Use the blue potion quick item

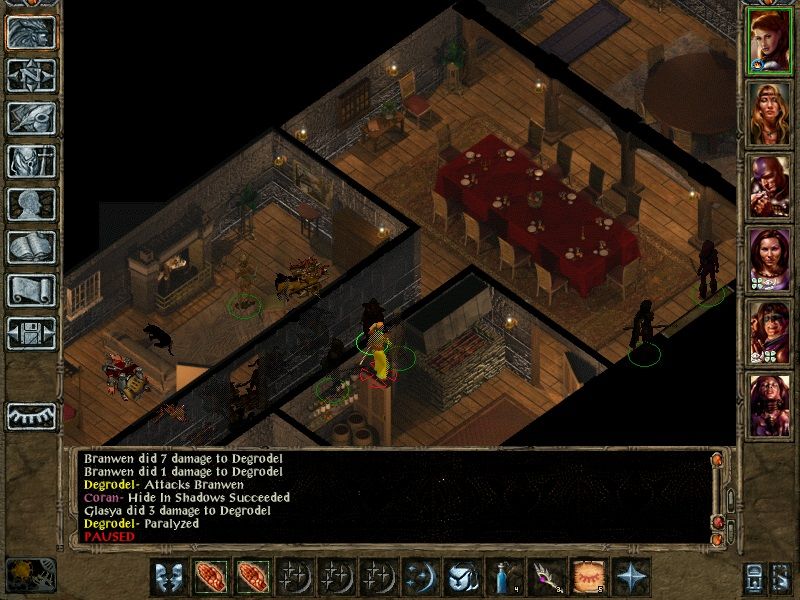pyautogui.click(x=502, y=577)
